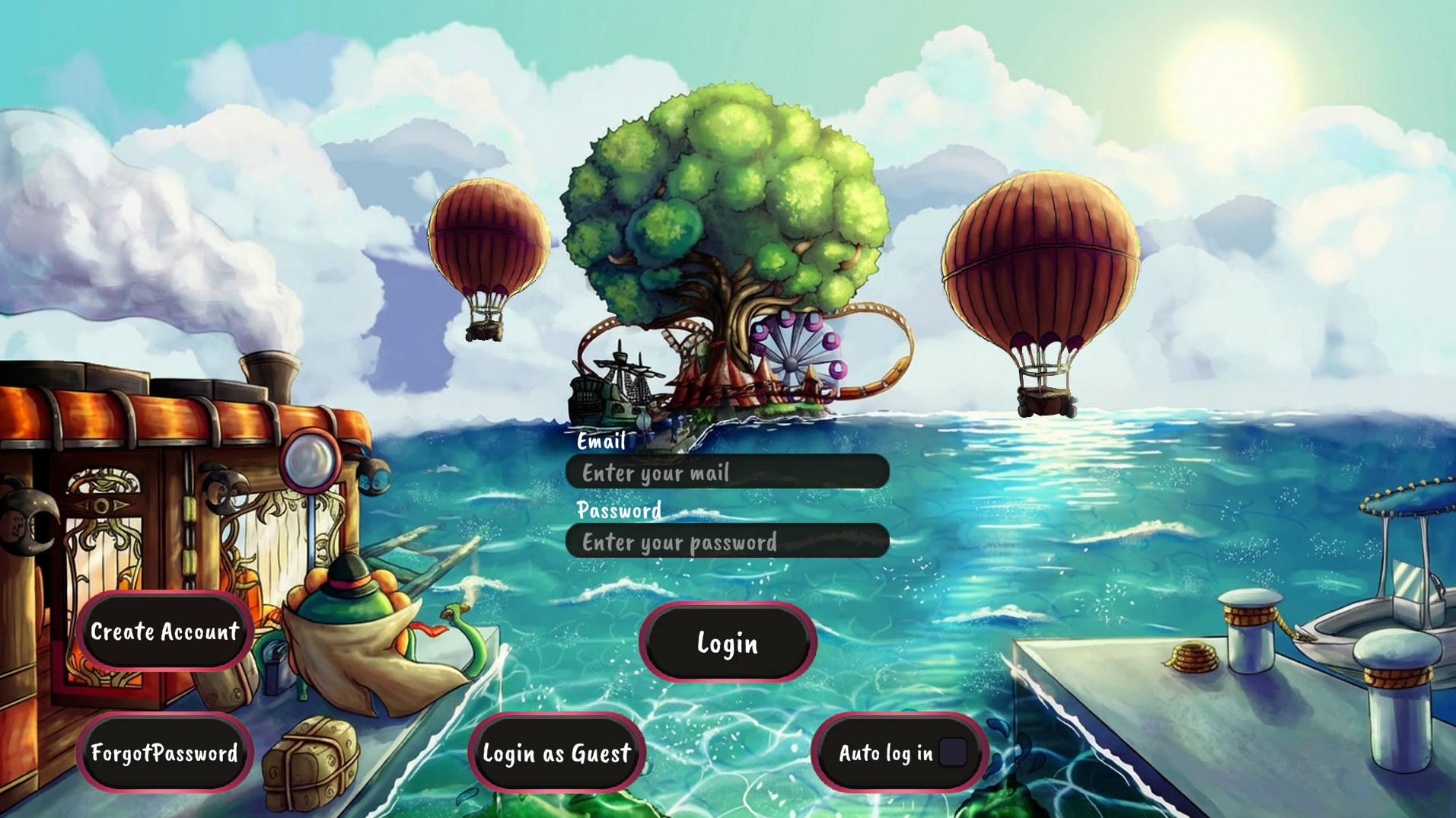Screen dimensions: 1456x818
Task: Select ForgotPassword to recover your account
Action: point(164,754)
